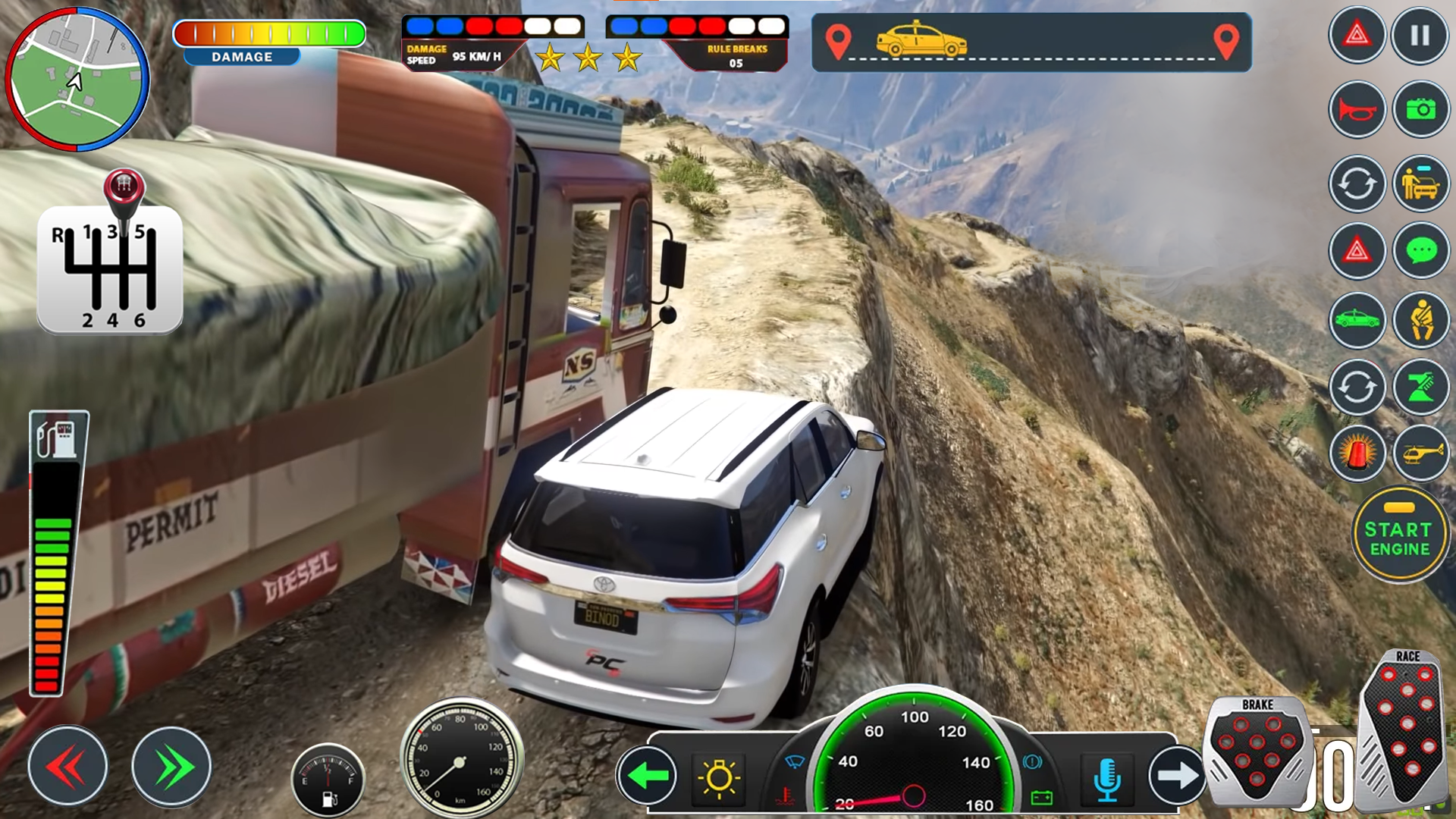Image resolution: width=1456 pixels, height=819 pixels.
Task: Open the chat messages
Action: 1420,251
